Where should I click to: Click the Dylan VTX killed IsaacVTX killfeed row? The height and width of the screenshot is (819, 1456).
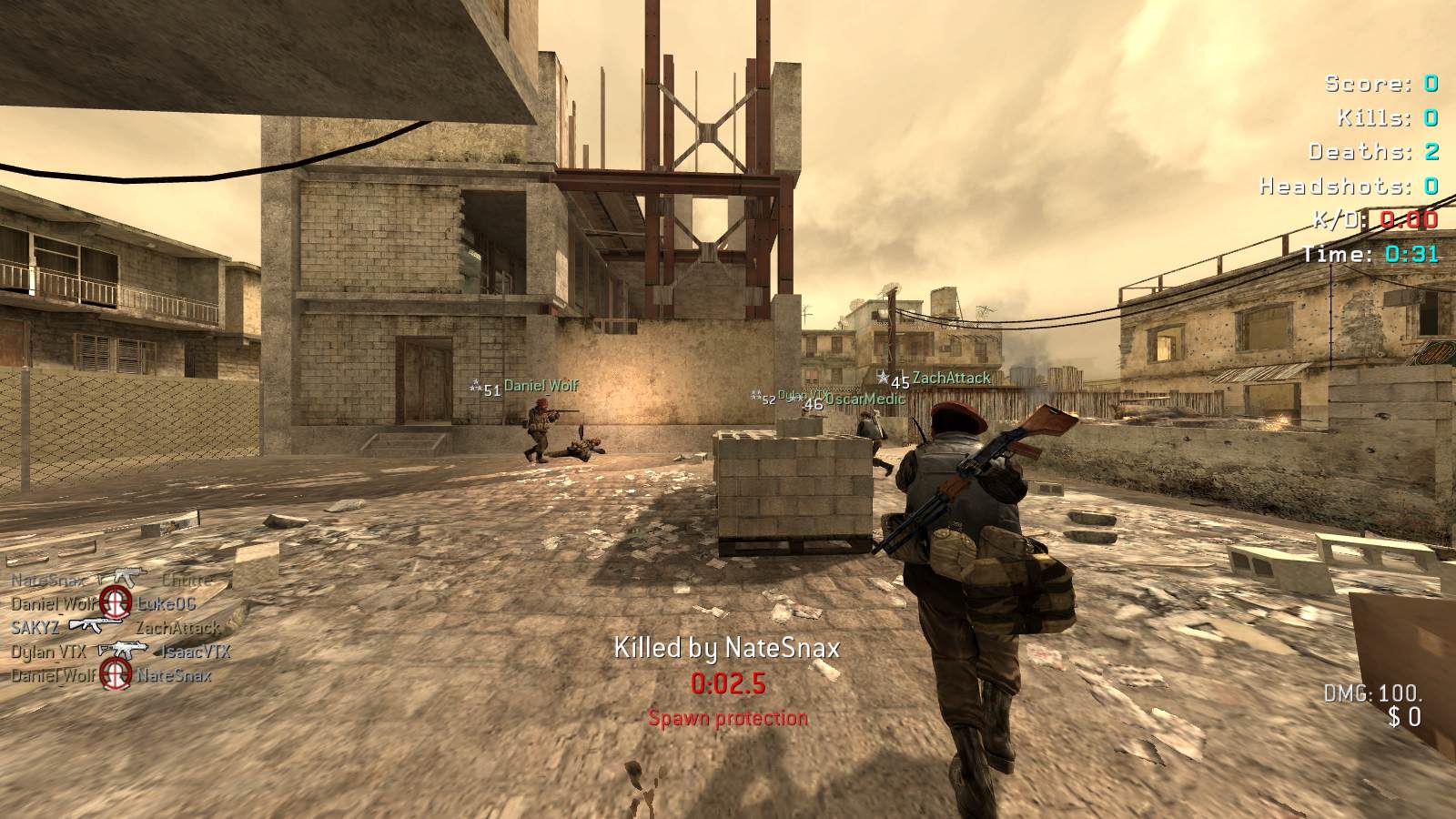[120, 652]
